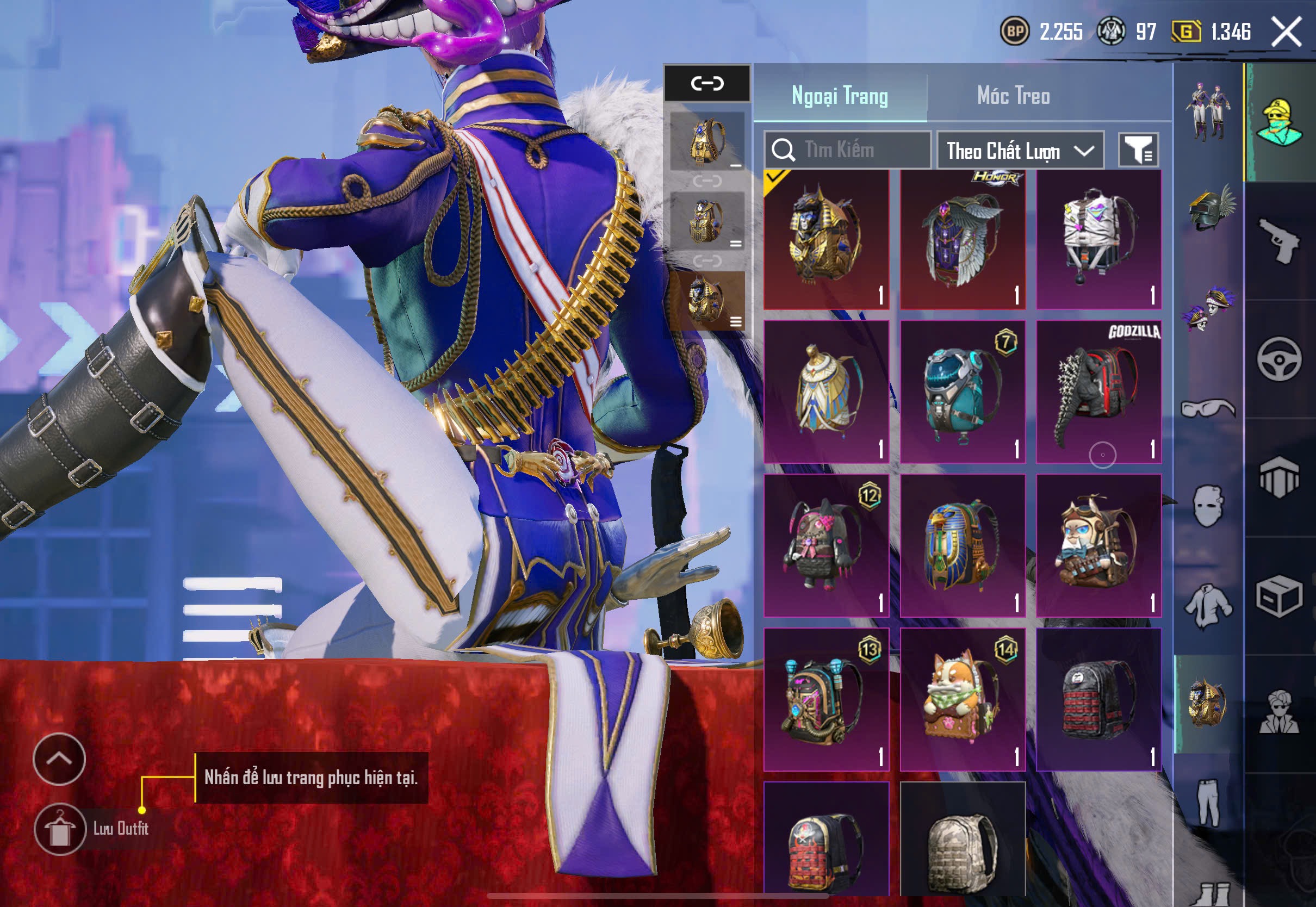Choose the Honor winged backpack
Viewport: 1316px width, 907px height.
(963, 240)
